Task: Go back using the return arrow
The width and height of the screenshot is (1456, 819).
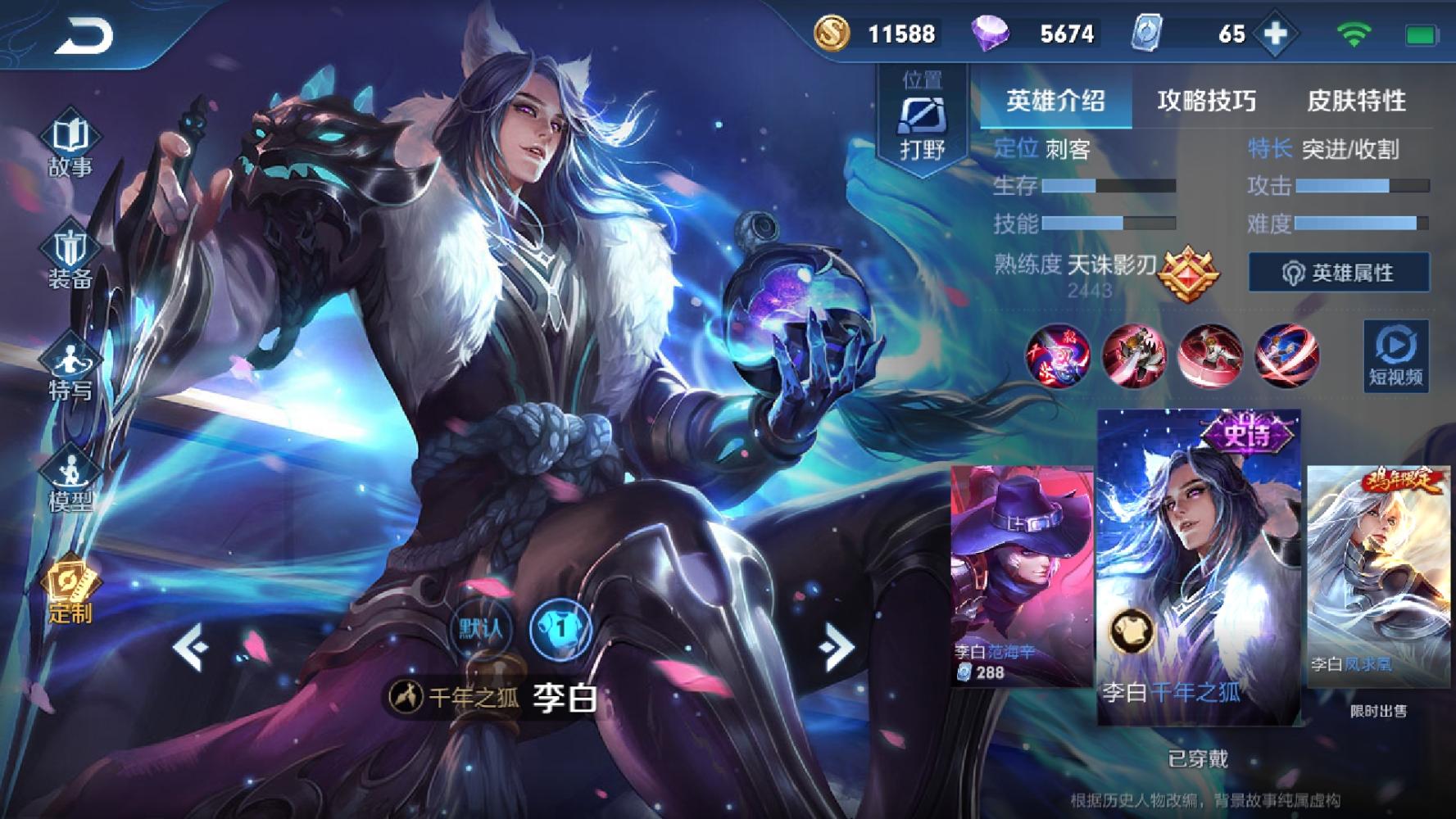Action: (84, 37)
